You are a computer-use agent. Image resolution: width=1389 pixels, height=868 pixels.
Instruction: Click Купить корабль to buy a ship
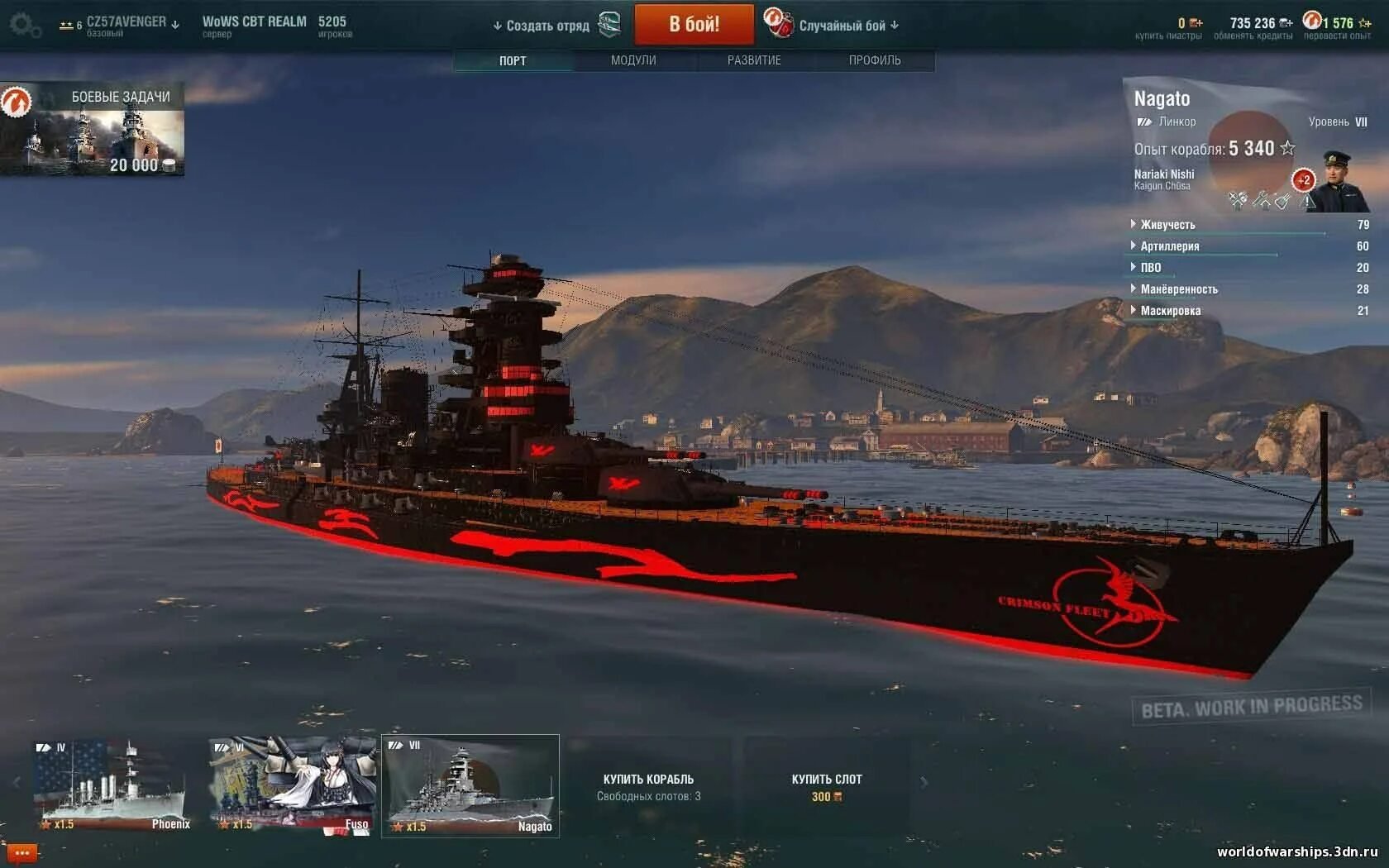[648, 786]
